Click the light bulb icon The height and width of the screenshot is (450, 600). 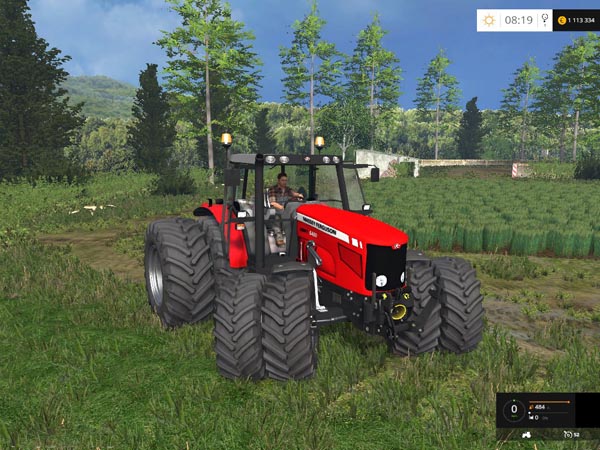[x=543, y=20]
